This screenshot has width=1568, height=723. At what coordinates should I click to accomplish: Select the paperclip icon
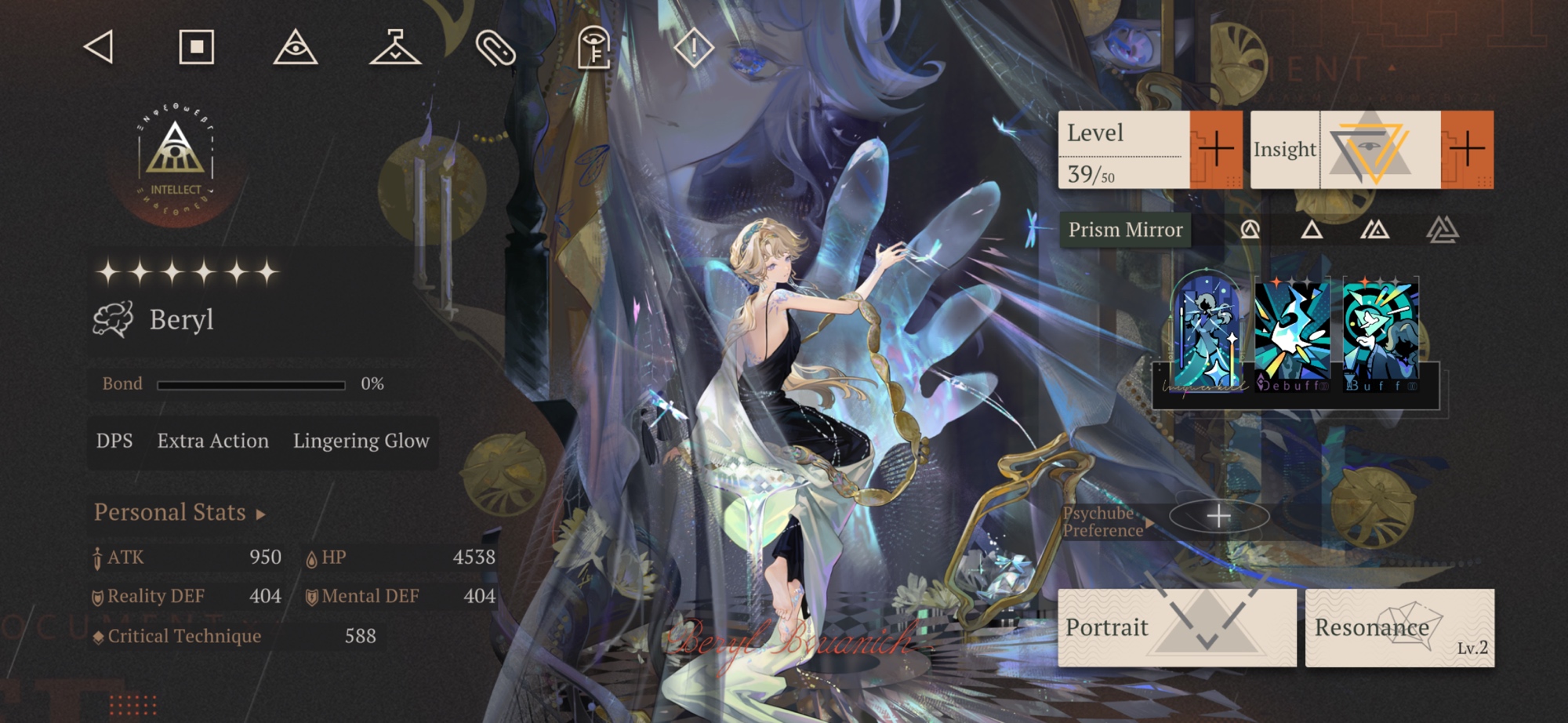[495, 48]
